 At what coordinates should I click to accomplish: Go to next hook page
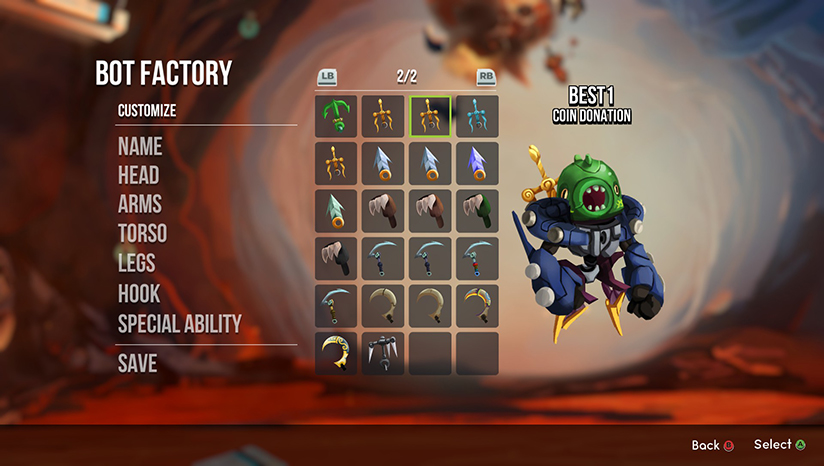point(486,77)
